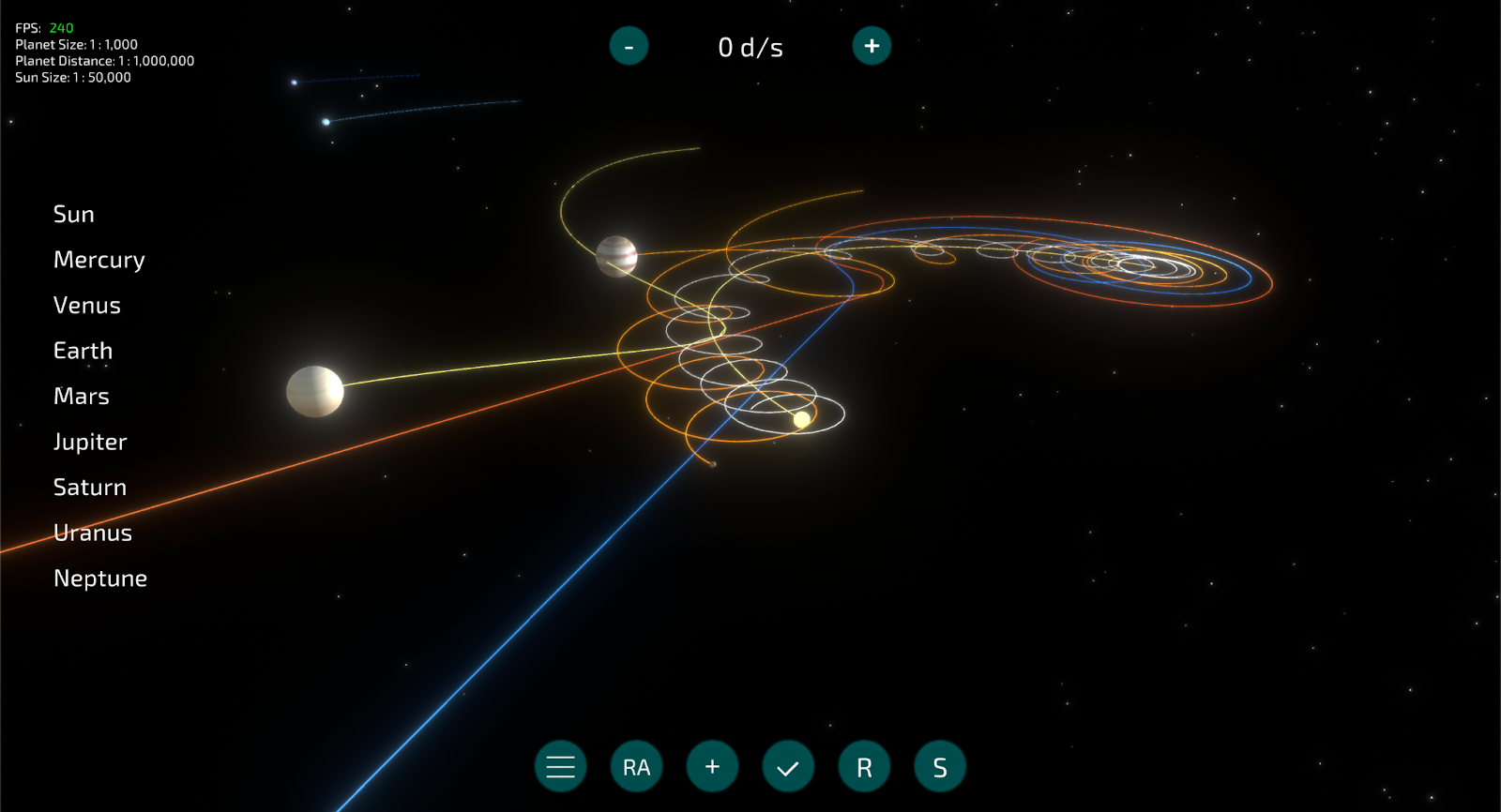Select Sun from the planet list
Screen dimensions: 1501x812
74,215
